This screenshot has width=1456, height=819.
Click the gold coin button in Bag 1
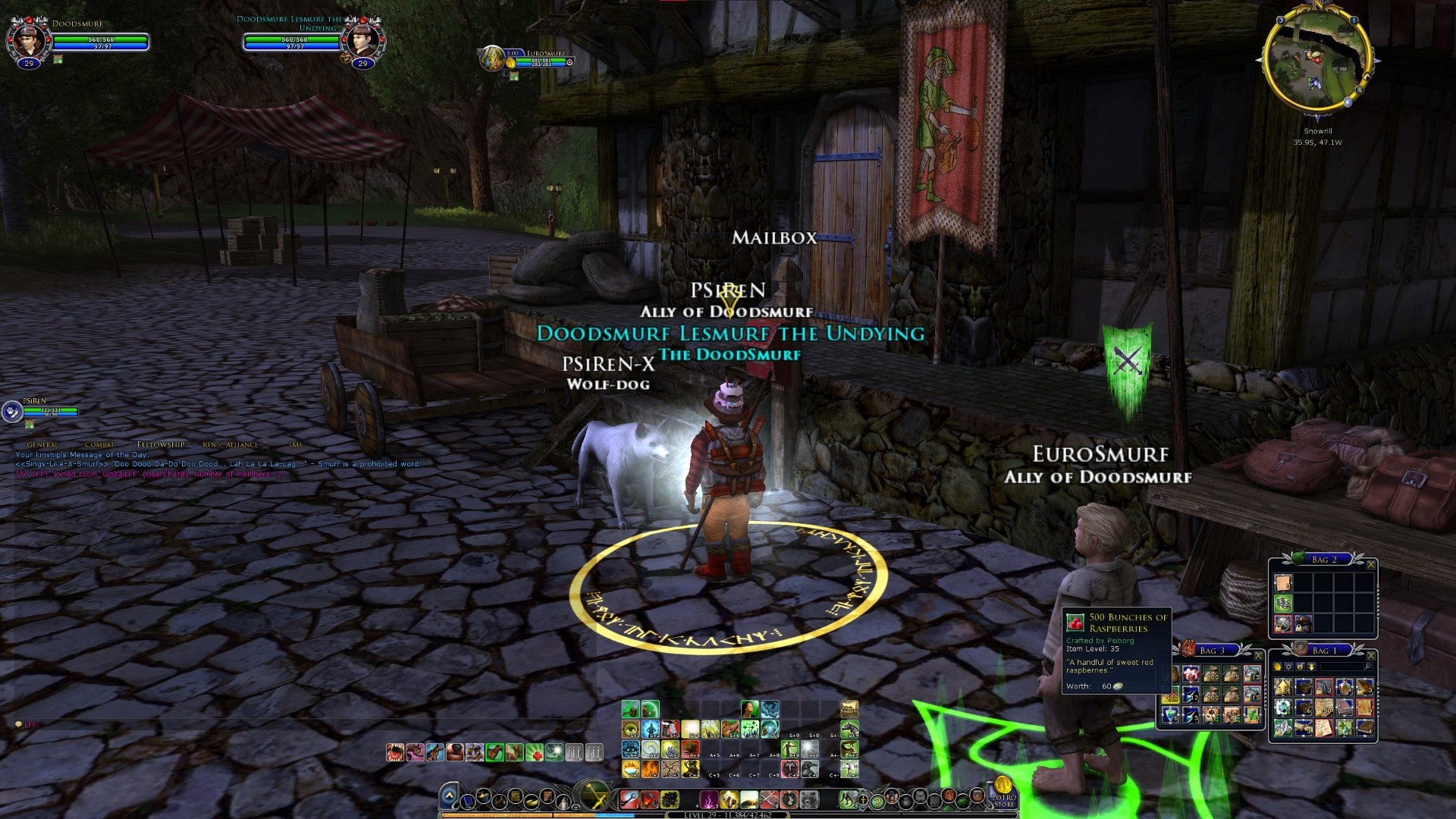tap(1278, 667)
